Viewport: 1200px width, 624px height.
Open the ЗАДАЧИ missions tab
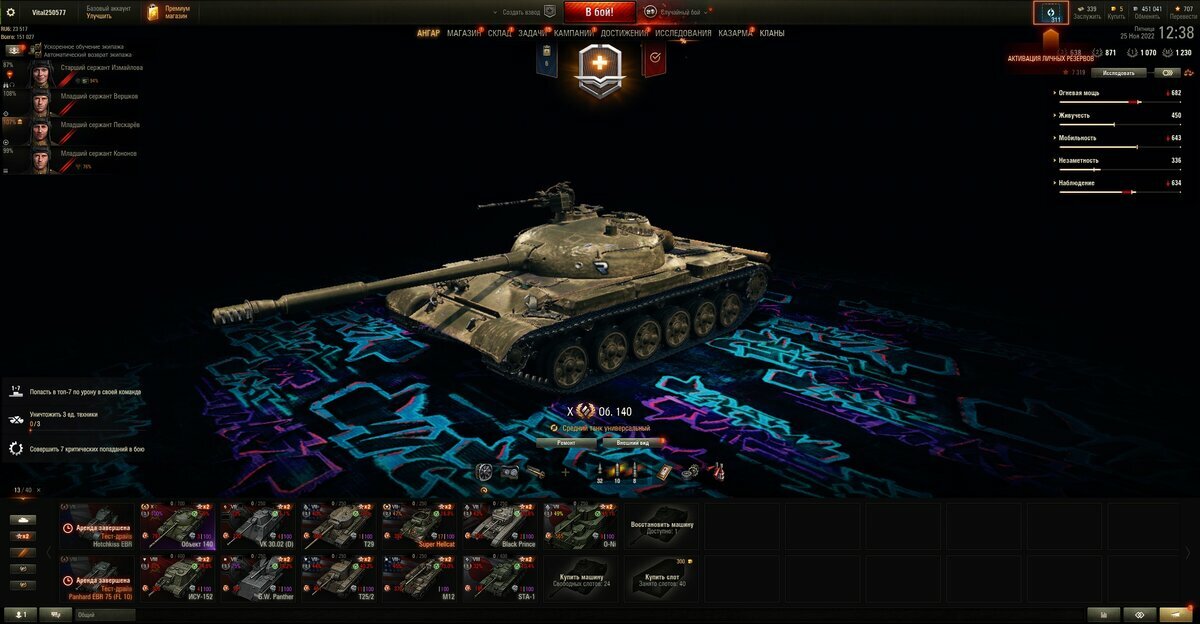click(533, 33)
